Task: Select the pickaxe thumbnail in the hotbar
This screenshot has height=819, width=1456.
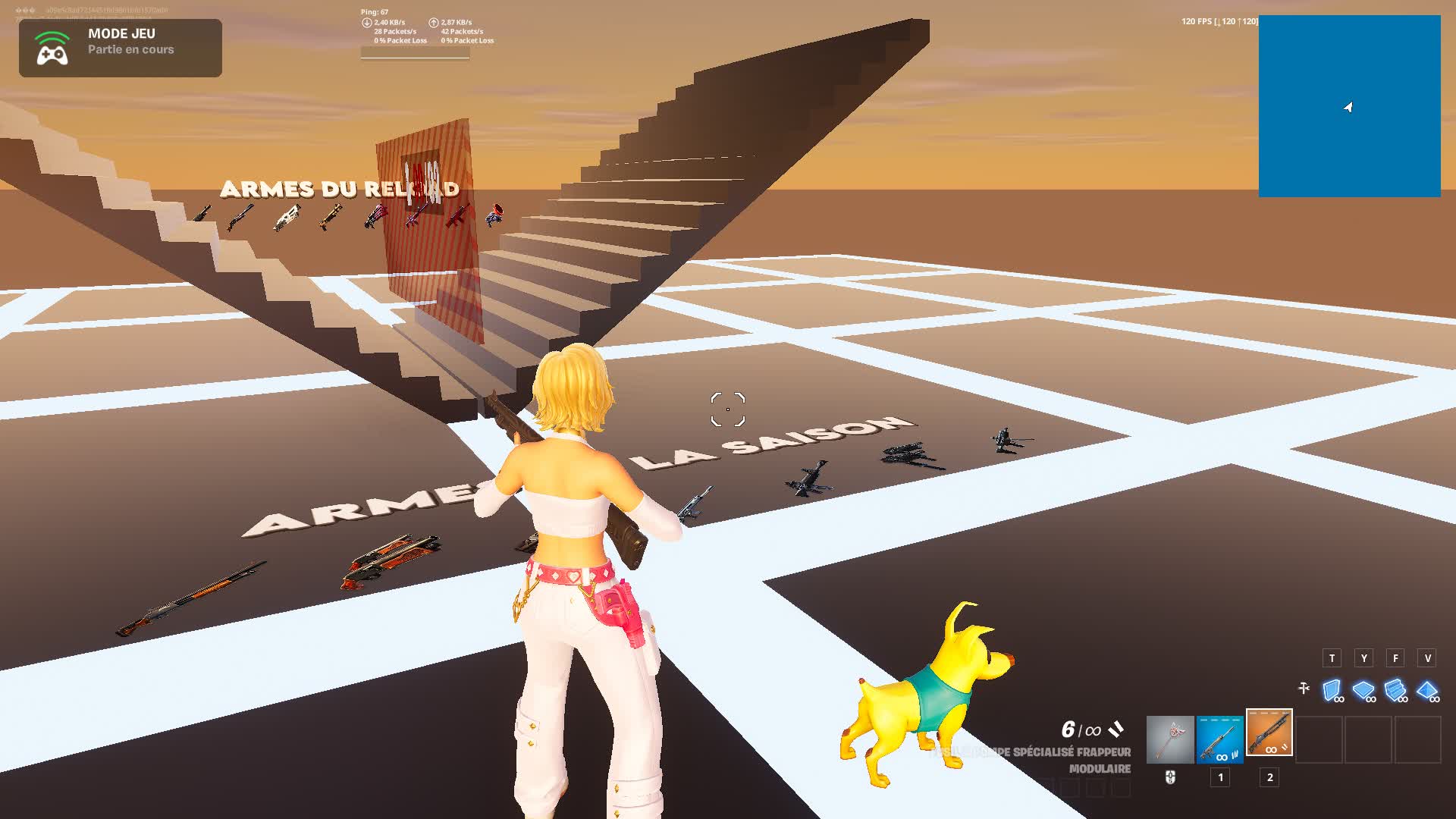Action: click(1170, 740)
